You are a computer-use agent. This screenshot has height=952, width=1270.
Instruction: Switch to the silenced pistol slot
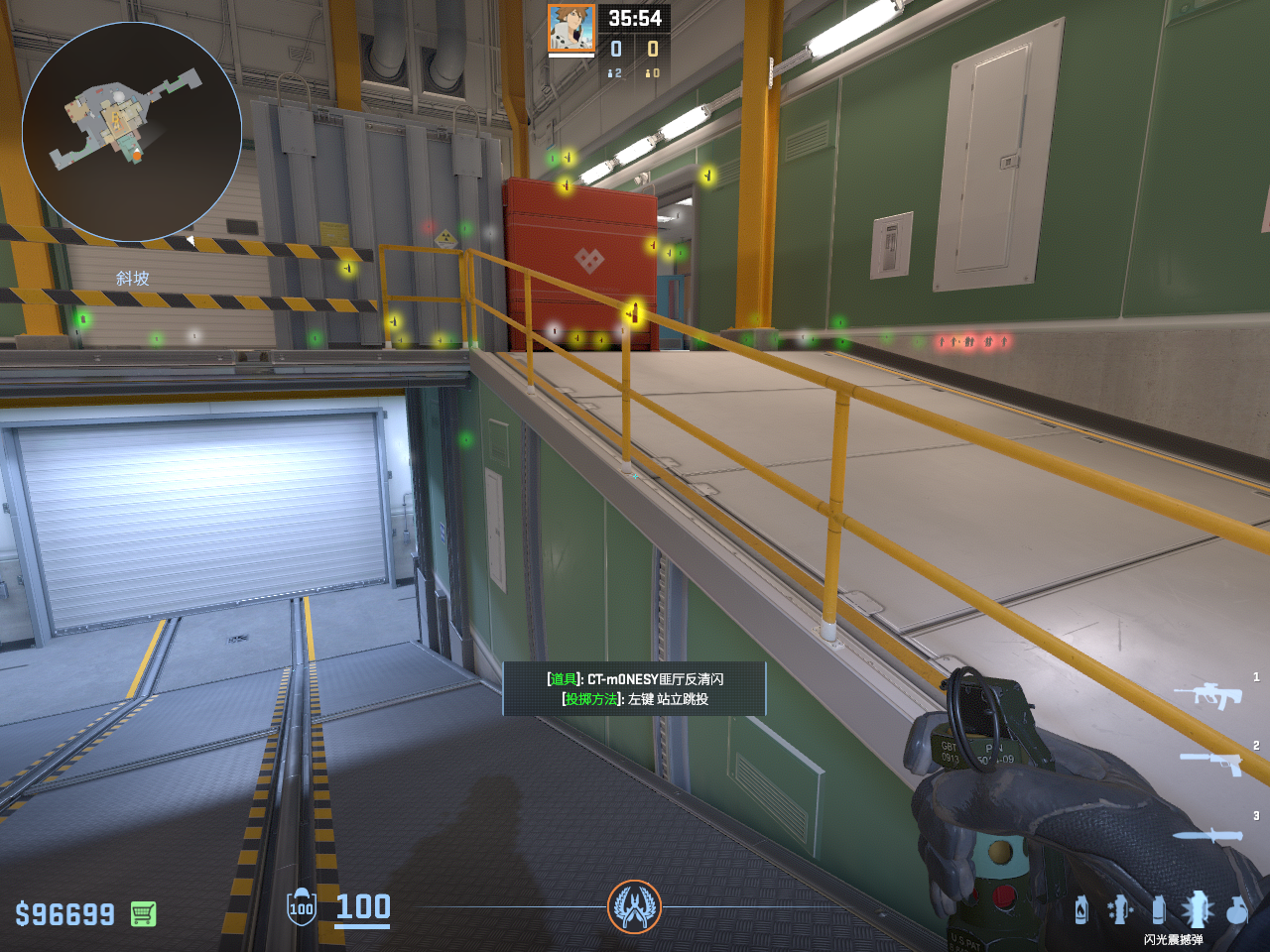tap(1210, 762)
